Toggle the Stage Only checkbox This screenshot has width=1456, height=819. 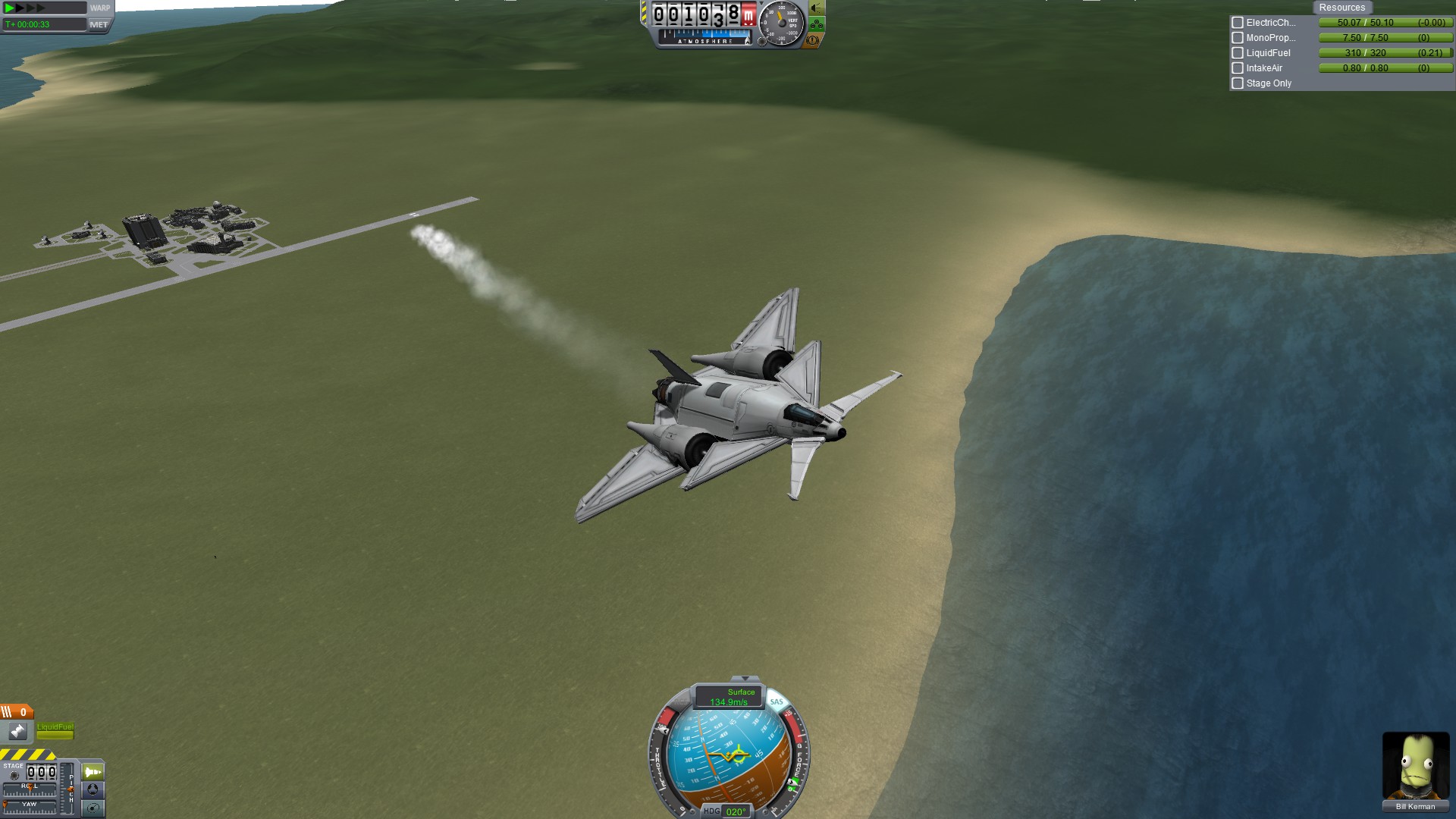pos(1238,83)
